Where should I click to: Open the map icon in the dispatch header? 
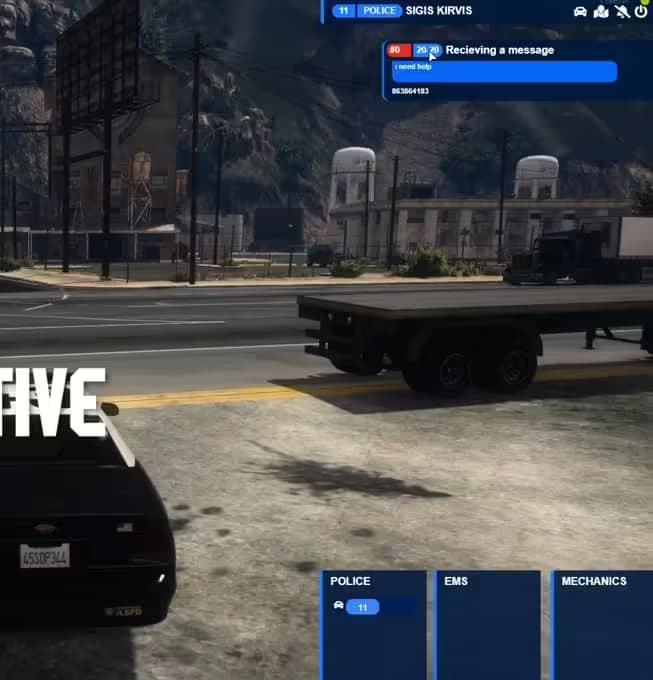601,11
